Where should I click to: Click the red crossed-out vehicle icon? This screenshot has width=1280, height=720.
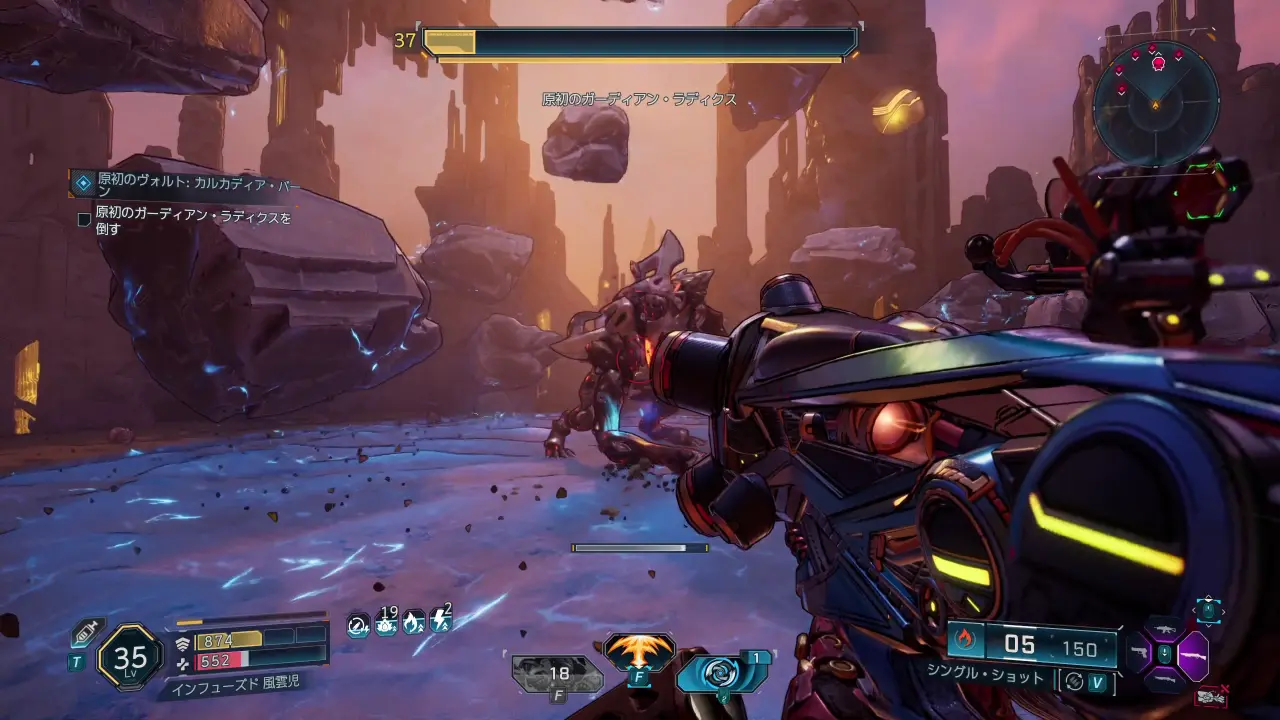click(x=1212, y=696)
